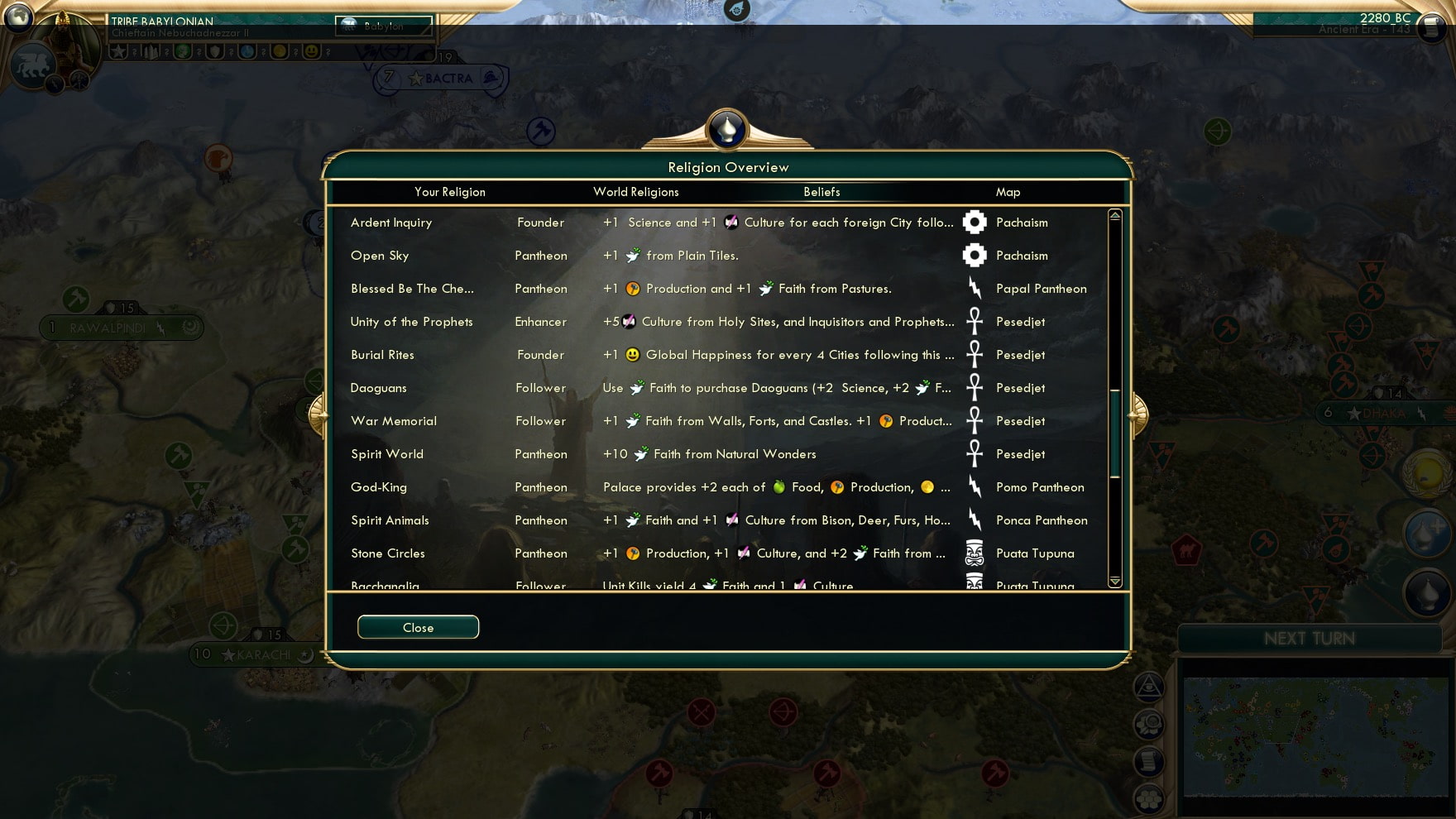Click the Pomo Pantheon icon beside God-King

point(974,486)
